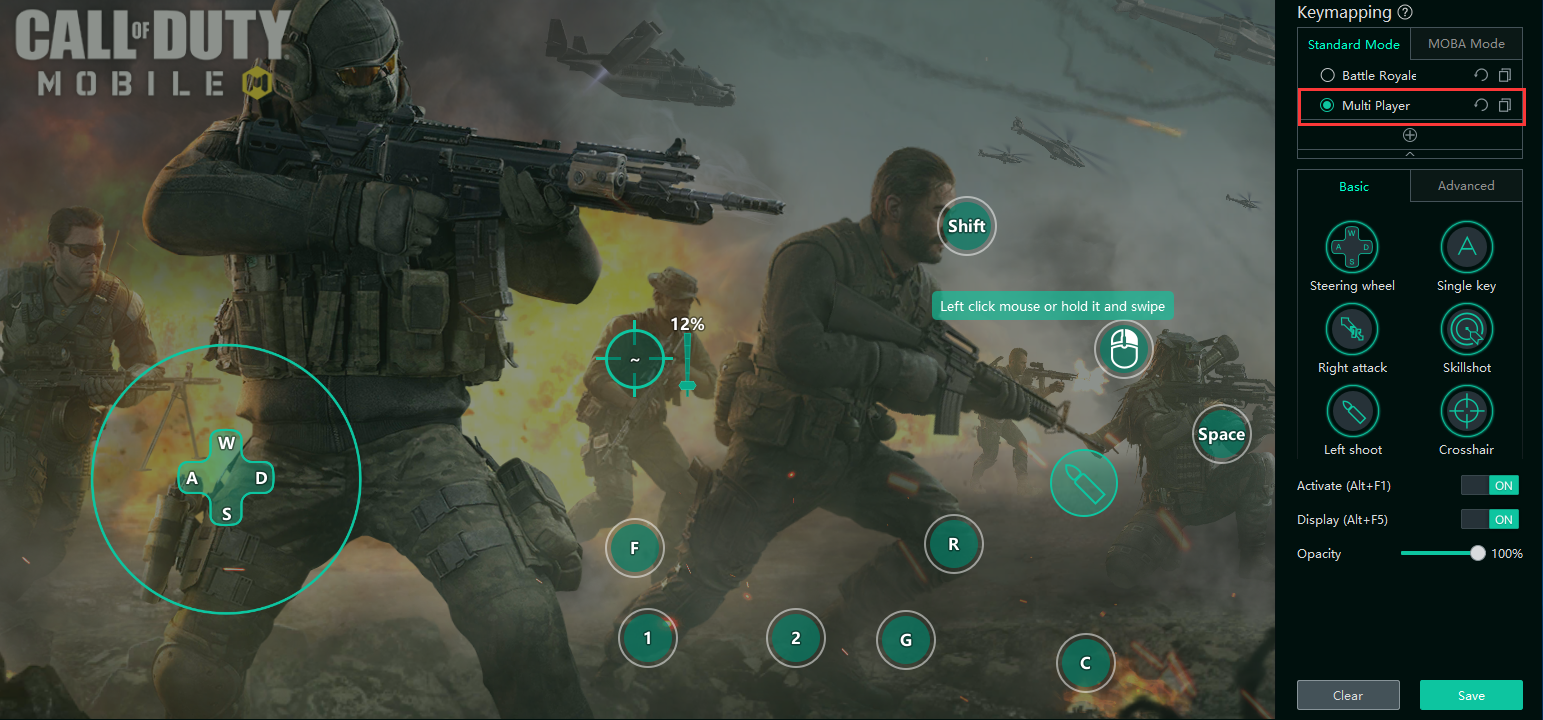Image resolution: width=1543 pixels, height=720 pixels.
Task: Select the Space key mapping circle
Action: click(x=1221, y=434)
